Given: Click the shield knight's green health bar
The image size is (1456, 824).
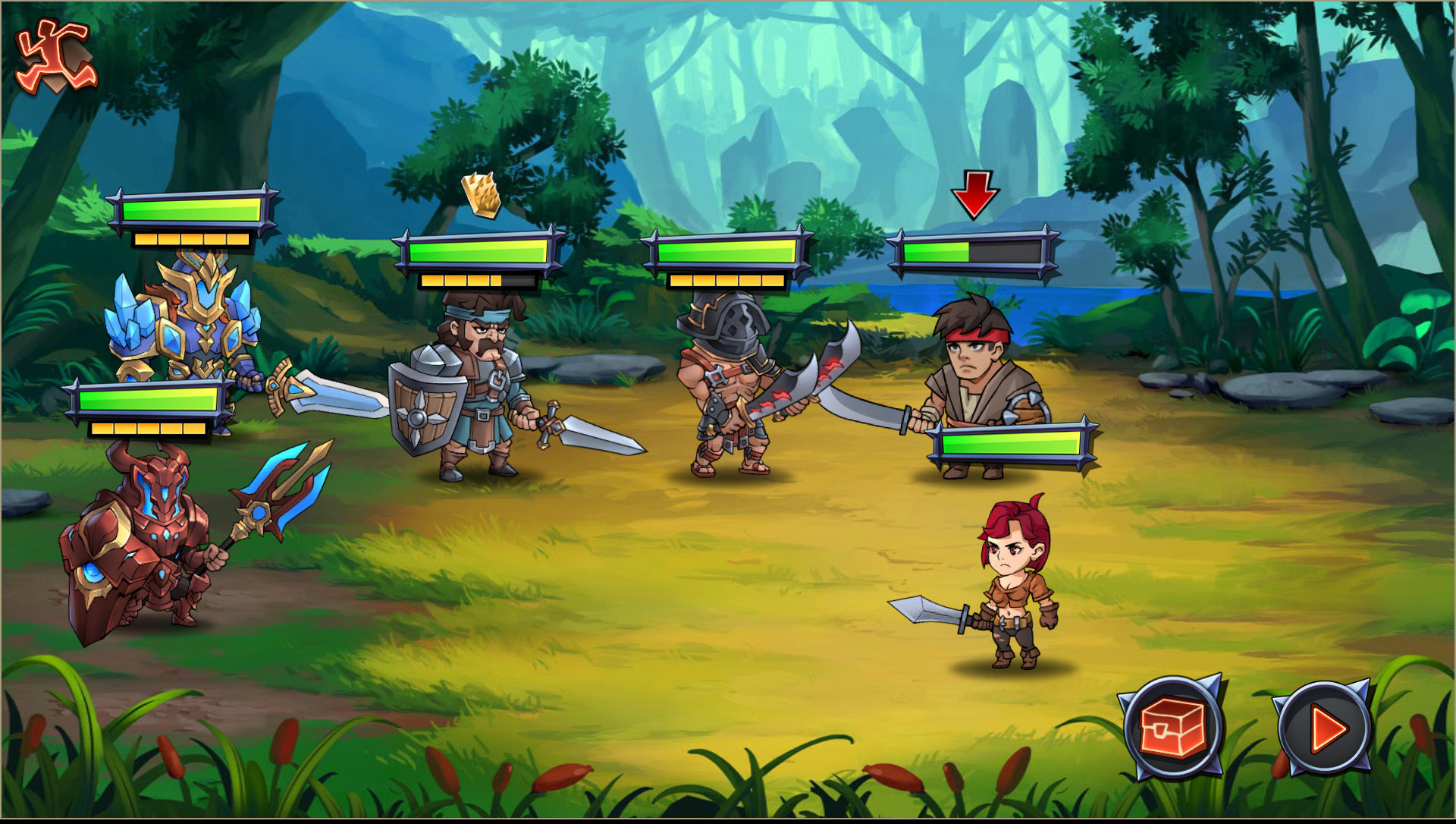Looking at the screenshot, I should point(478,252).
